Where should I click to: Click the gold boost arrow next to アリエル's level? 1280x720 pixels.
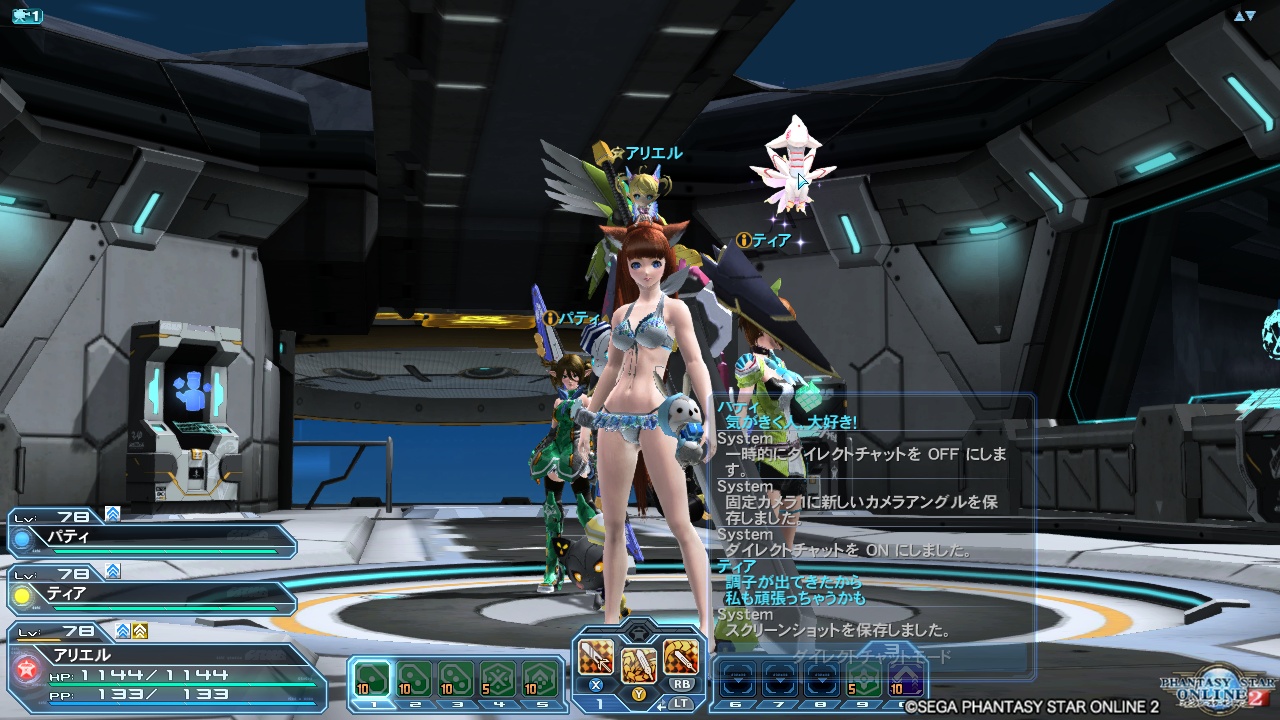pos(139,631)
